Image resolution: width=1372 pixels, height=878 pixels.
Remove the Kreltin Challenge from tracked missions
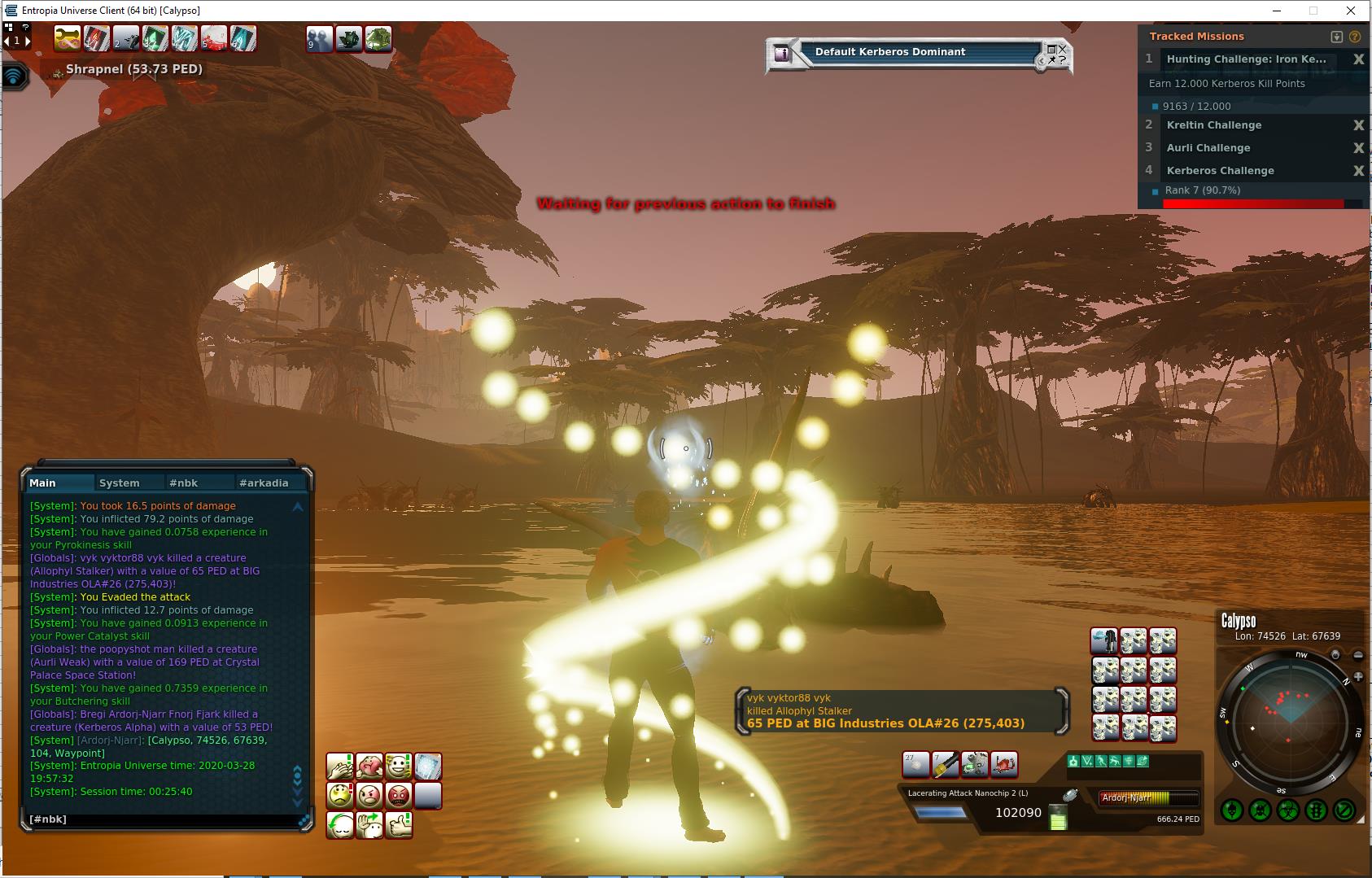(1358, 125)
